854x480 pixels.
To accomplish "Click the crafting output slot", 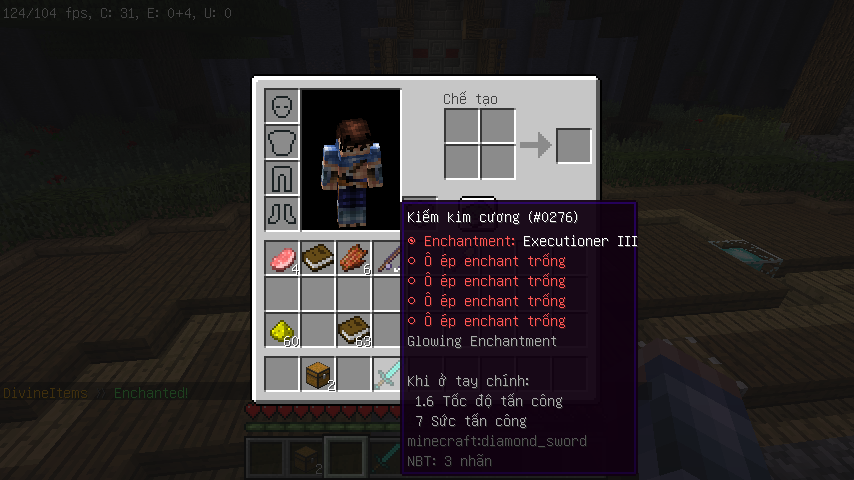I will click(573, 146).
